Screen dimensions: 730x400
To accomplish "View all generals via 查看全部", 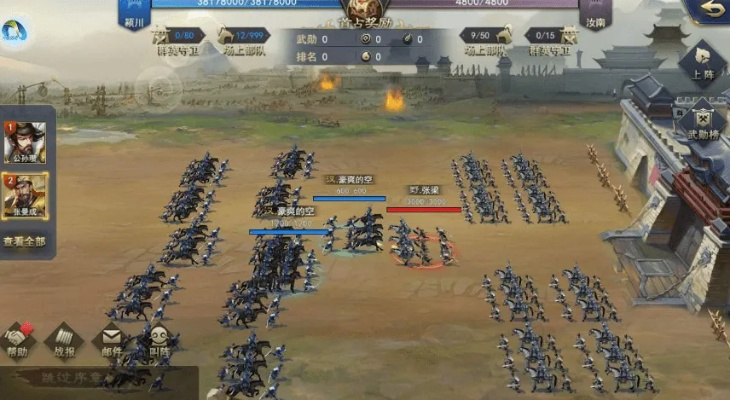I will pyautogui.click(x=24, y=241).
